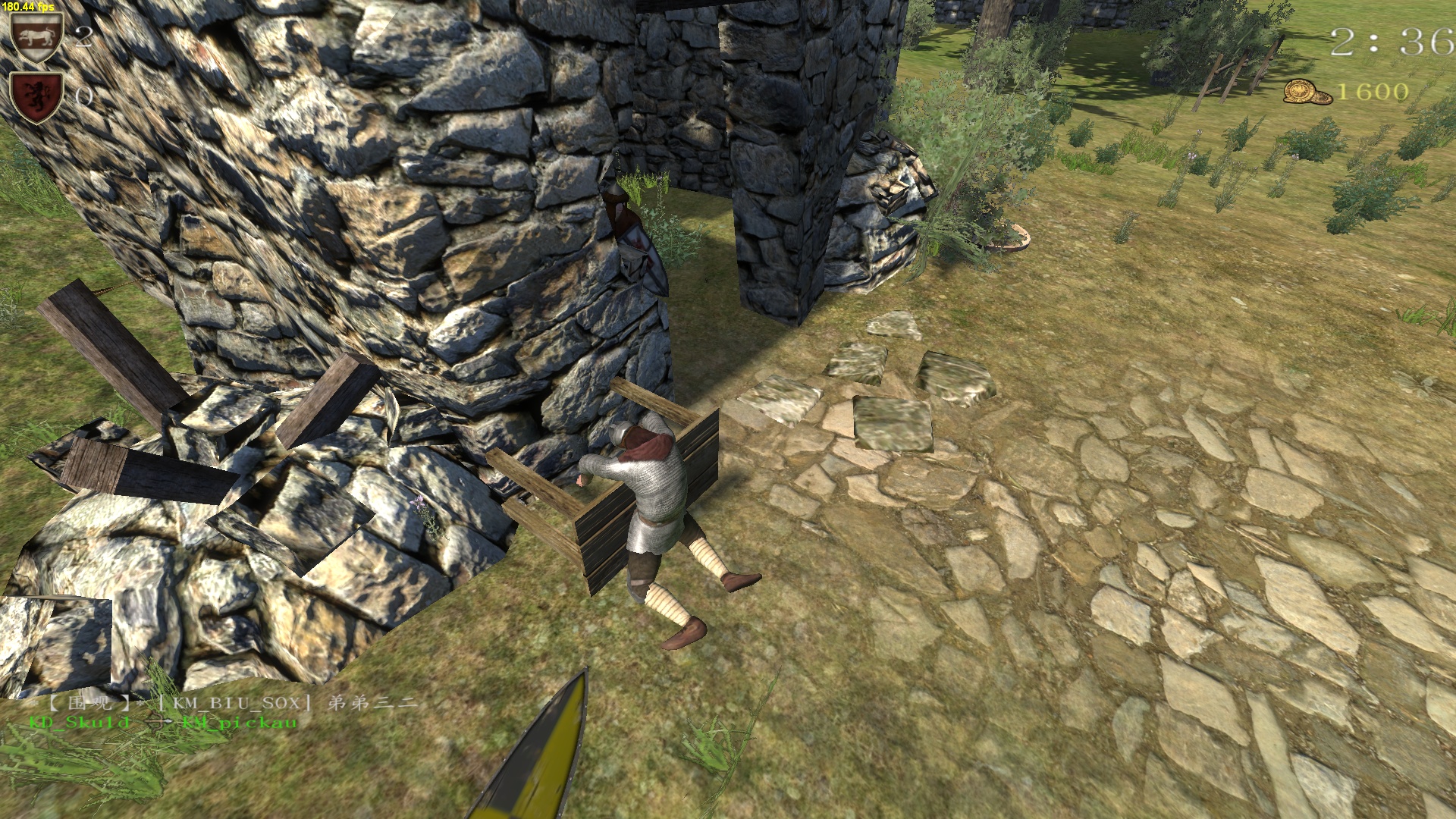Click the white team shield banner
Screen dimensions: 1456x819
click(x=36, y=36)
